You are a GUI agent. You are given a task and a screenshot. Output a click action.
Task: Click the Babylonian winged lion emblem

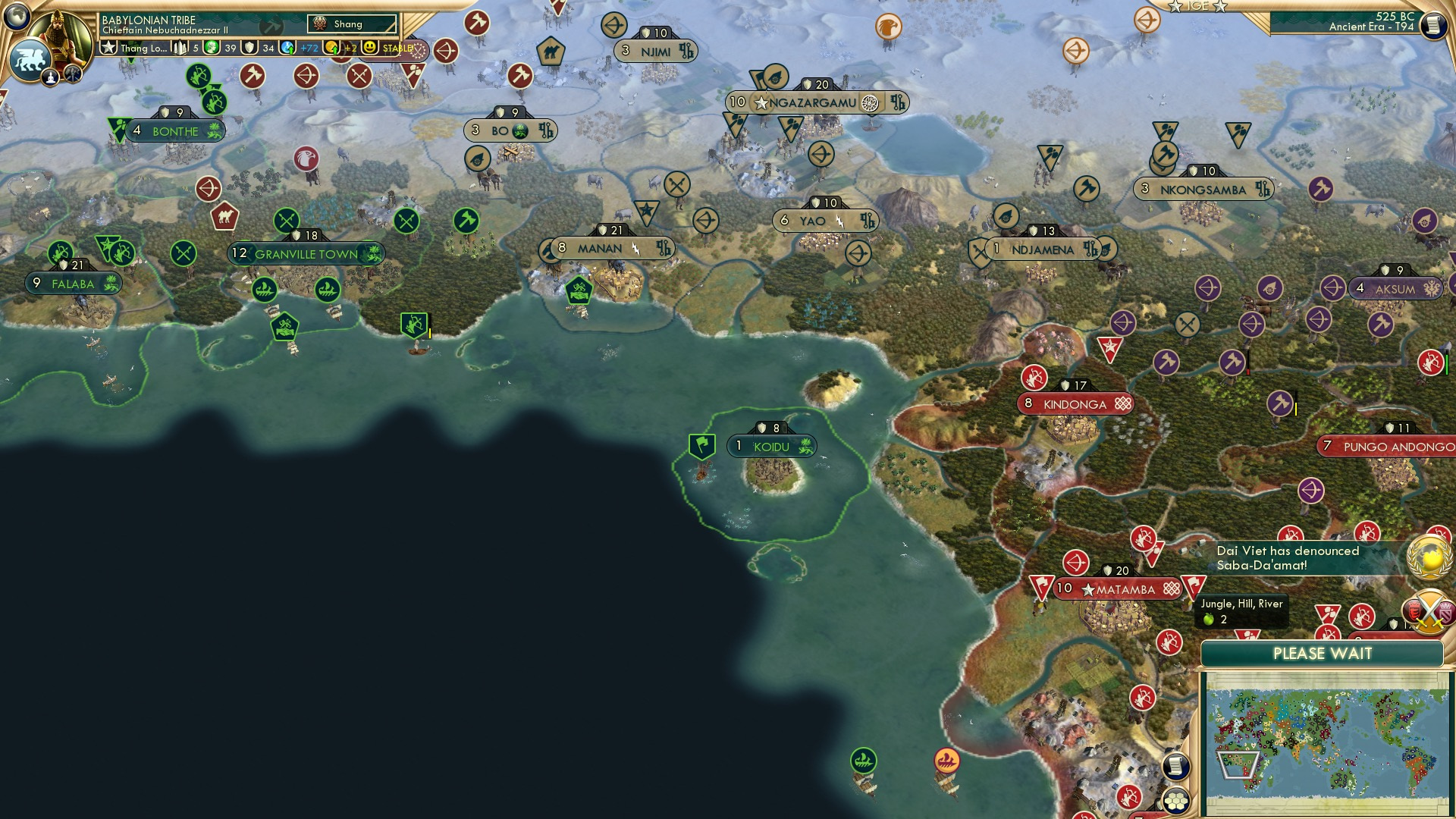click(31, 61)
